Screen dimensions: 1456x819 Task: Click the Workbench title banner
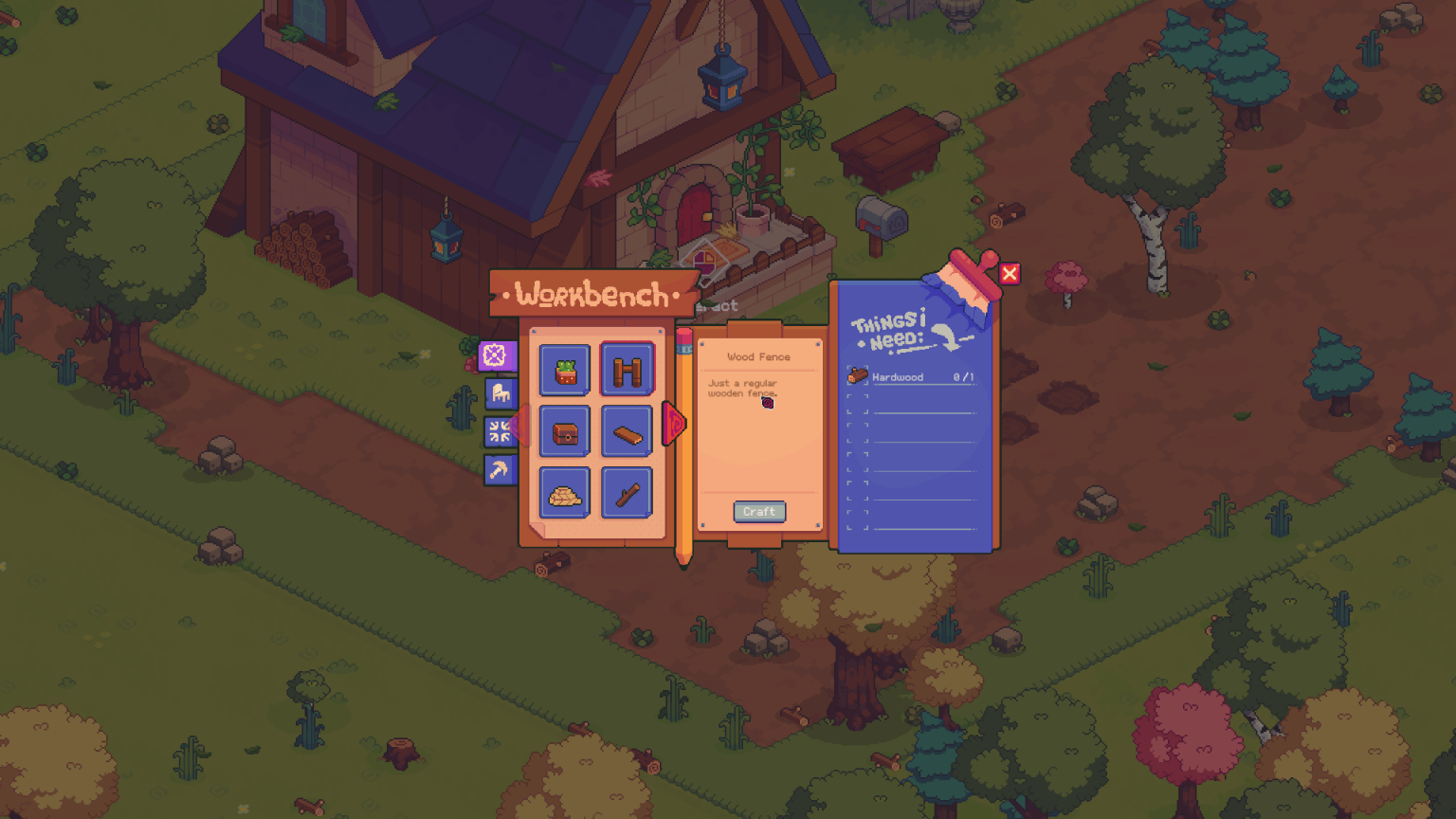point(588,295)
